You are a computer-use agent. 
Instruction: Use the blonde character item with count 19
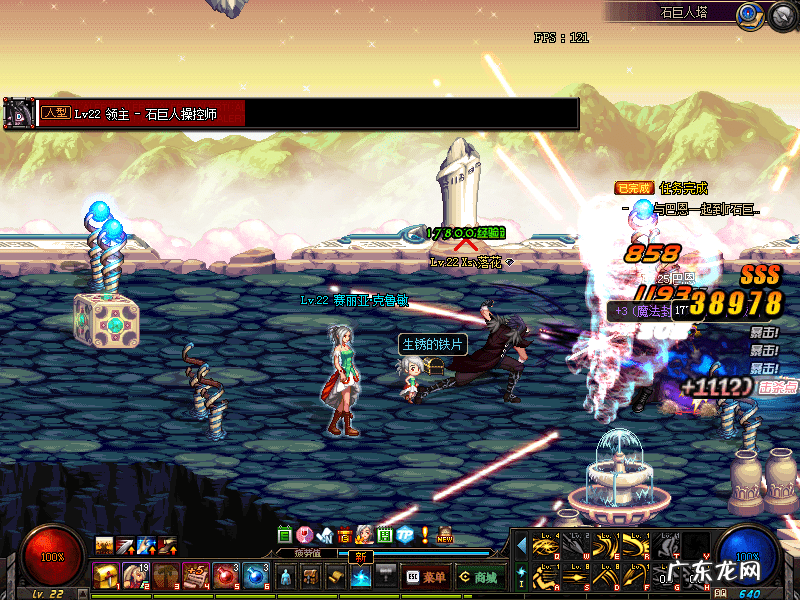135,576
